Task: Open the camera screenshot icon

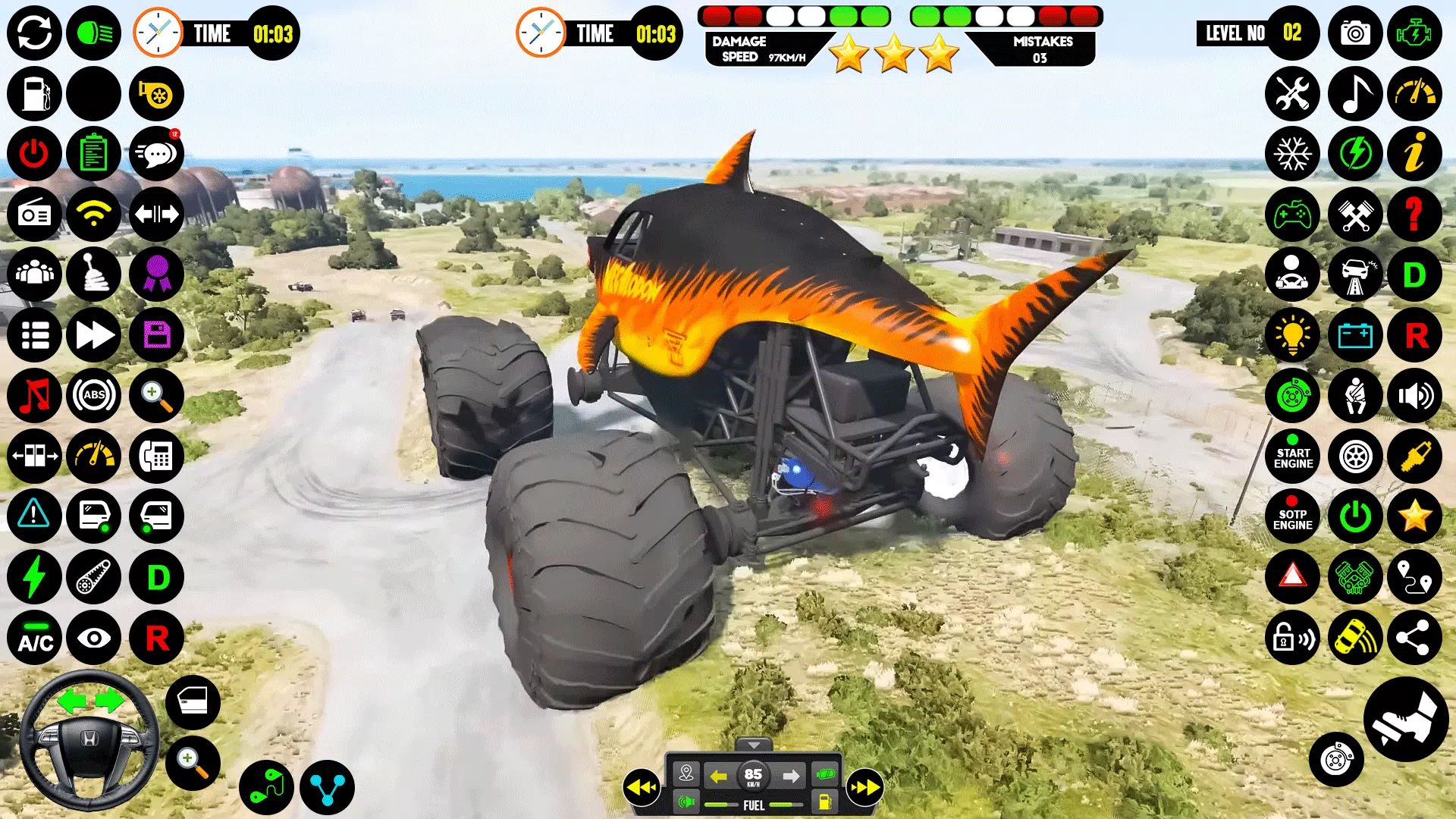Action: [x=1354, y=33]
